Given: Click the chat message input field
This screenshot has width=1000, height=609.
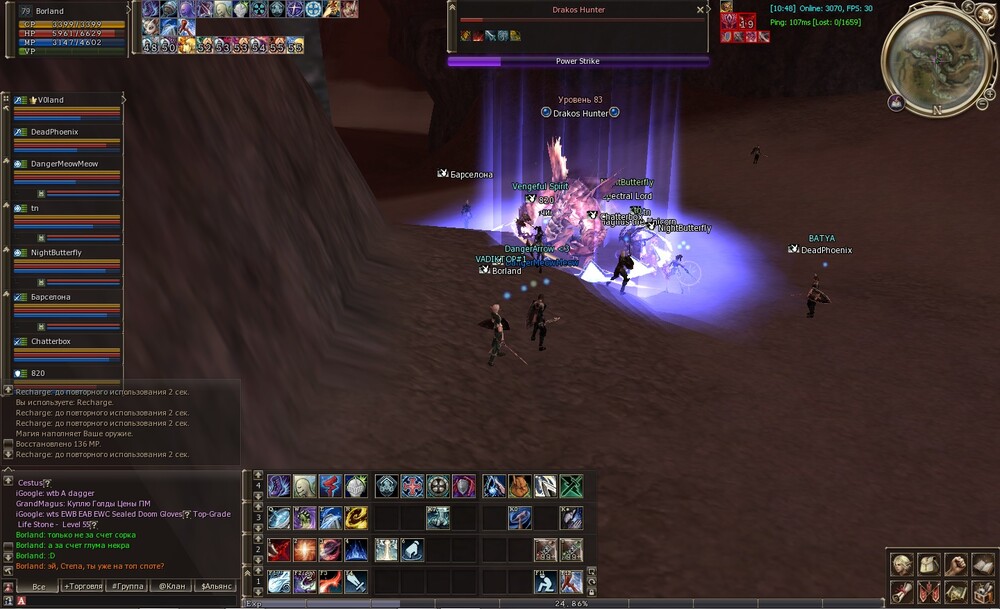Looking at the screenshot, I should 130,601.
